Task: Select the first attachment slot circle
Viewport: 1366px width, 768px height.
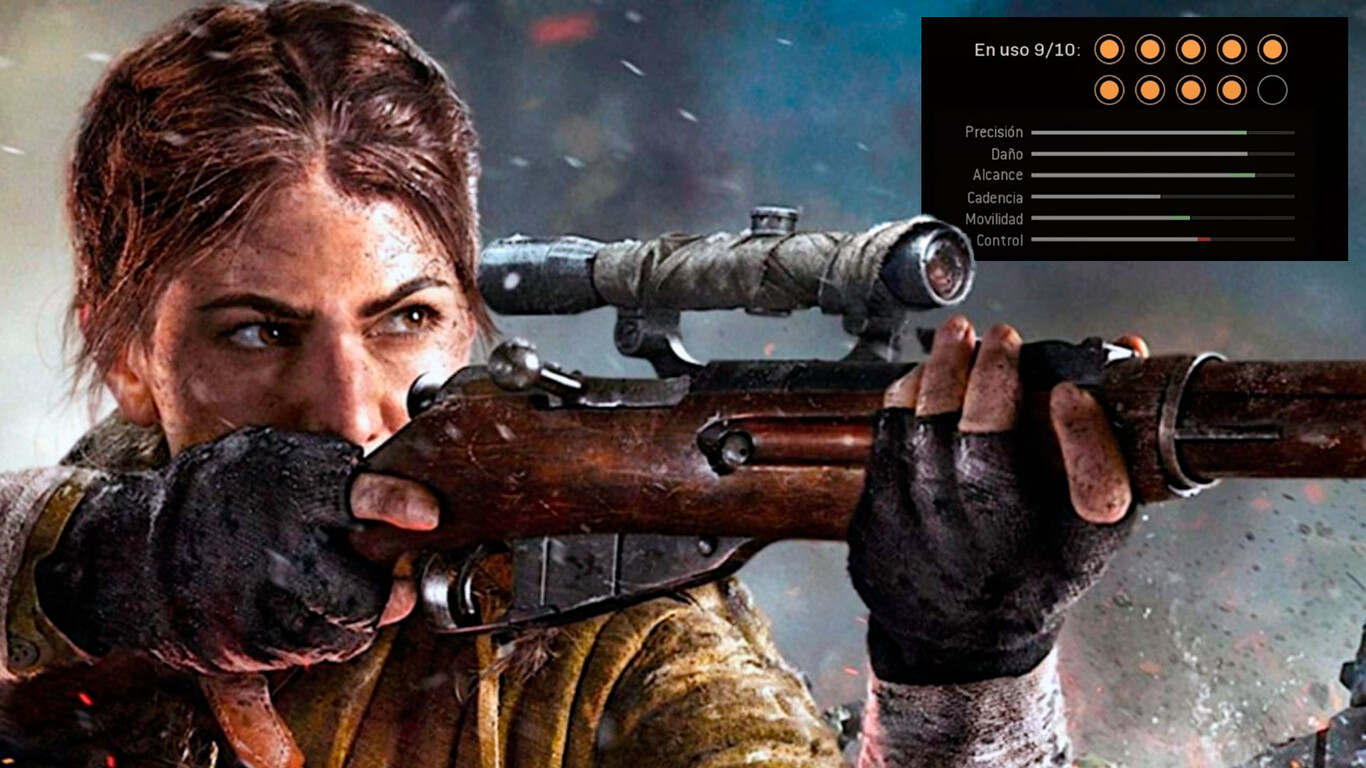Action: 1108,49
